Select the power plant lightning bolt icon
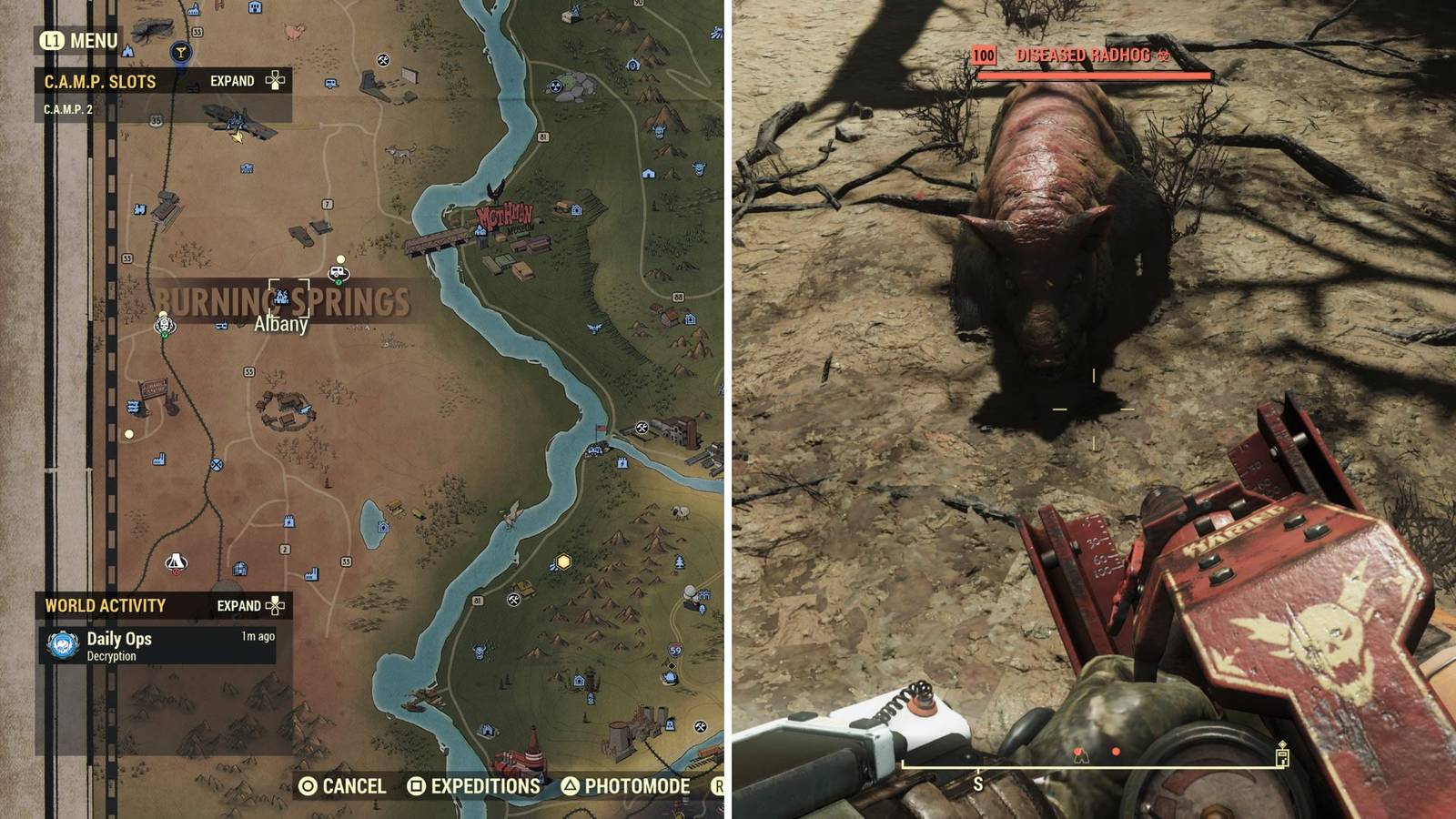This screenshot has height=819, width=1456. coord(622,463)
